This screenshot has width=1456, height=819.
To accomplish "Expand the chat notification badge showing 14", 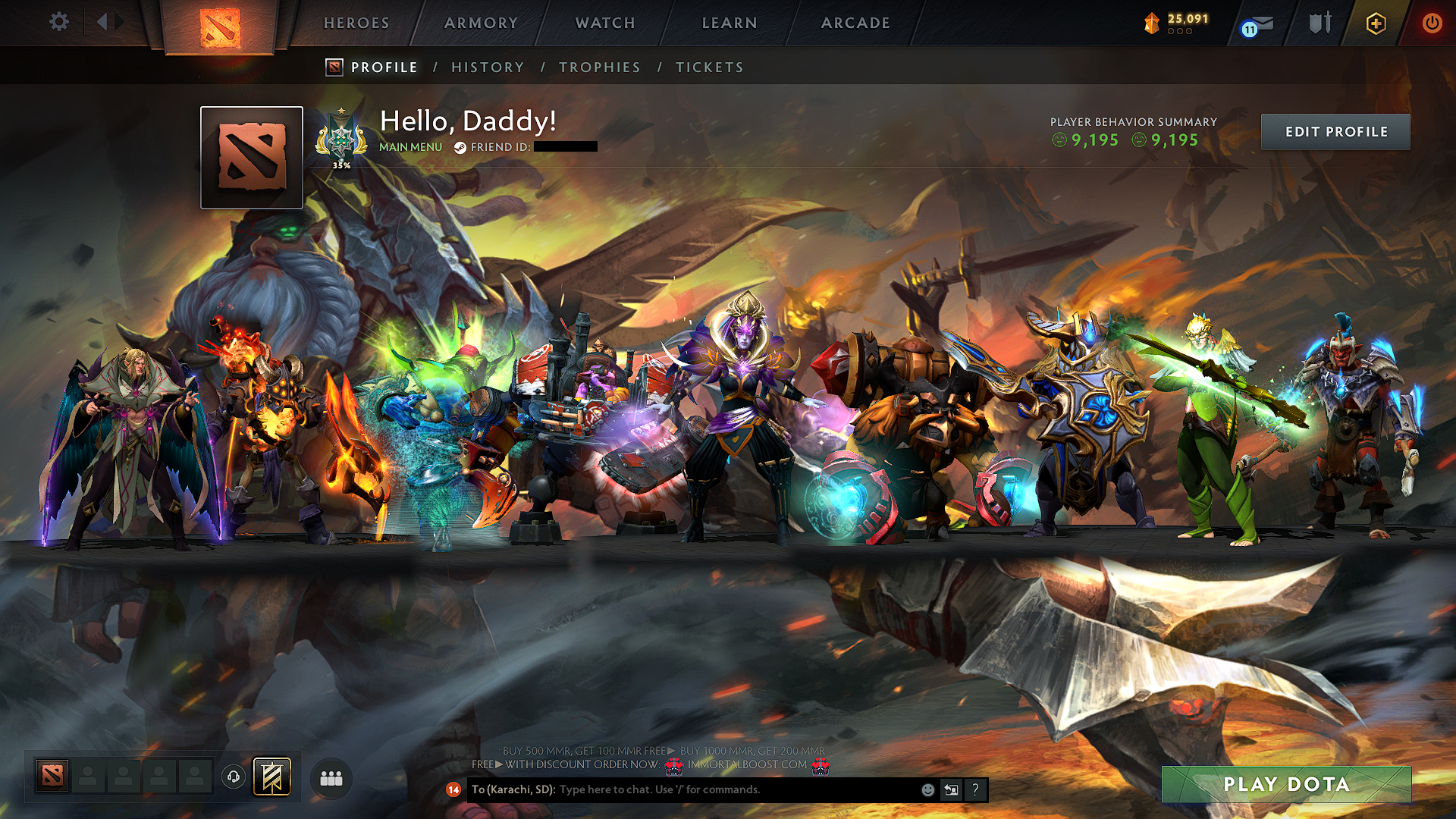I will (x=453, y=790).
